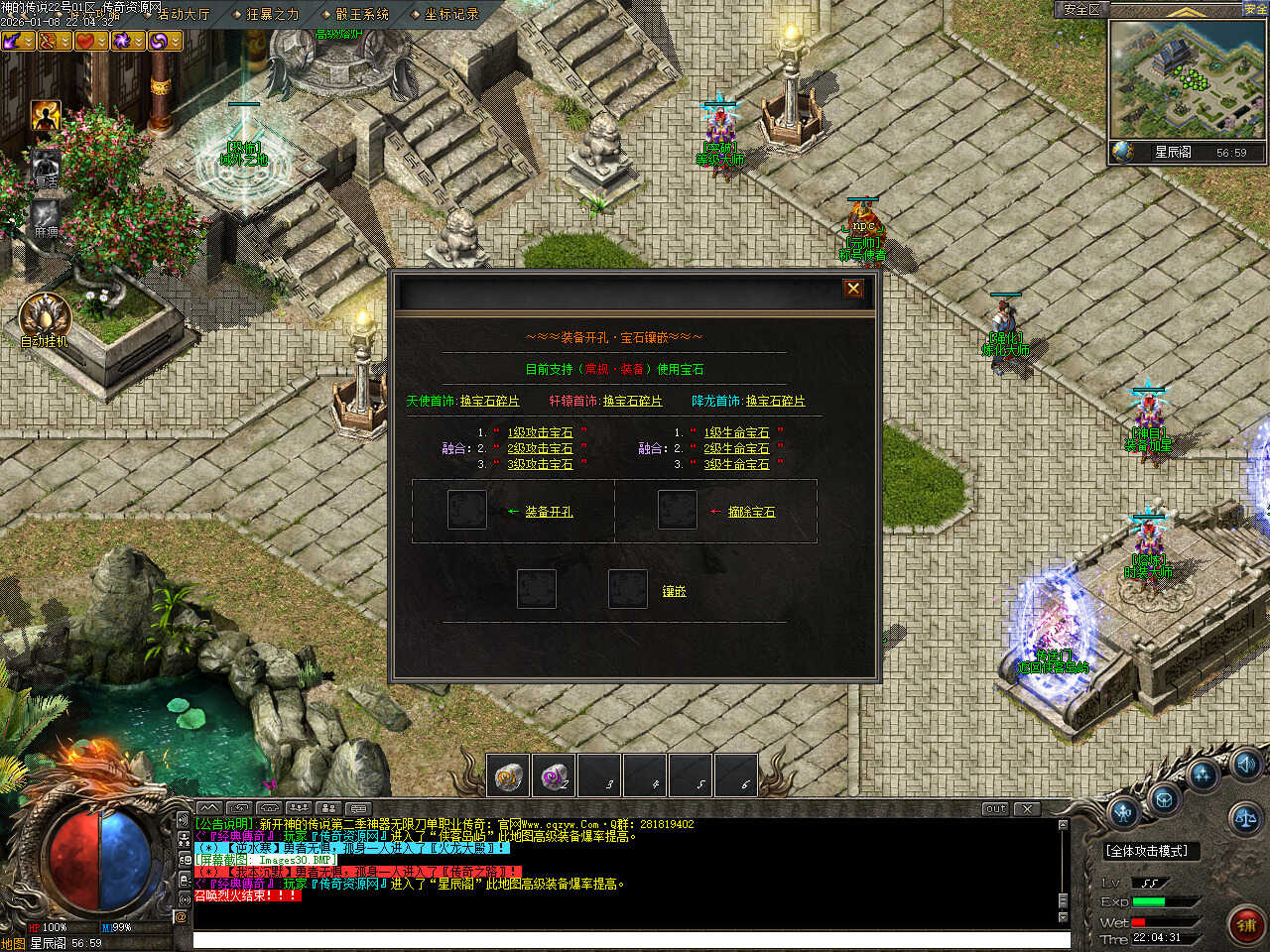Activate the 复活 revive skill icon

point(45,166)
